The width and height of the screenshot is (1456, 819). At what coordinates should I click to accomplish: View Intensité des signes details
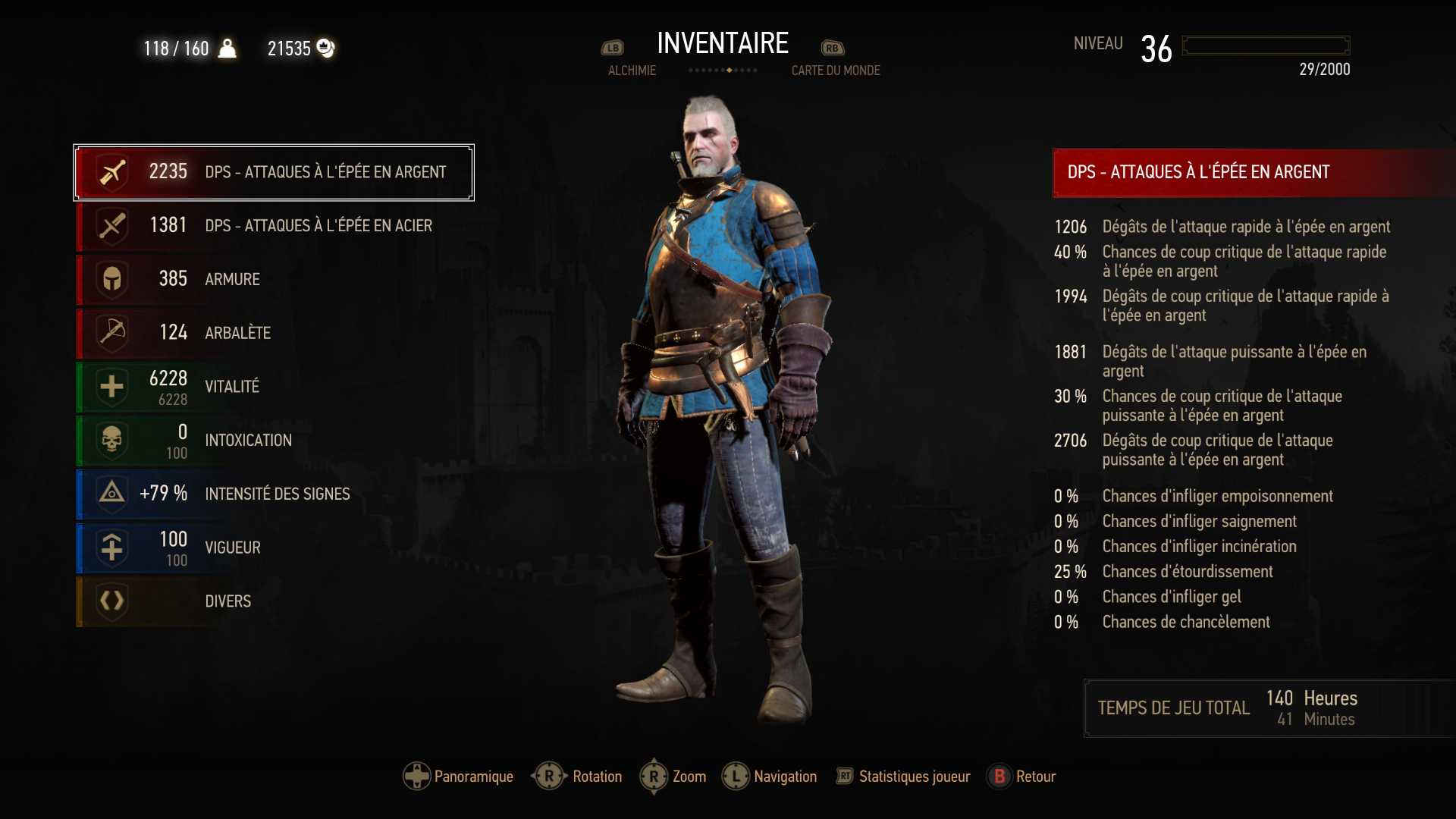tap(274, 494)
